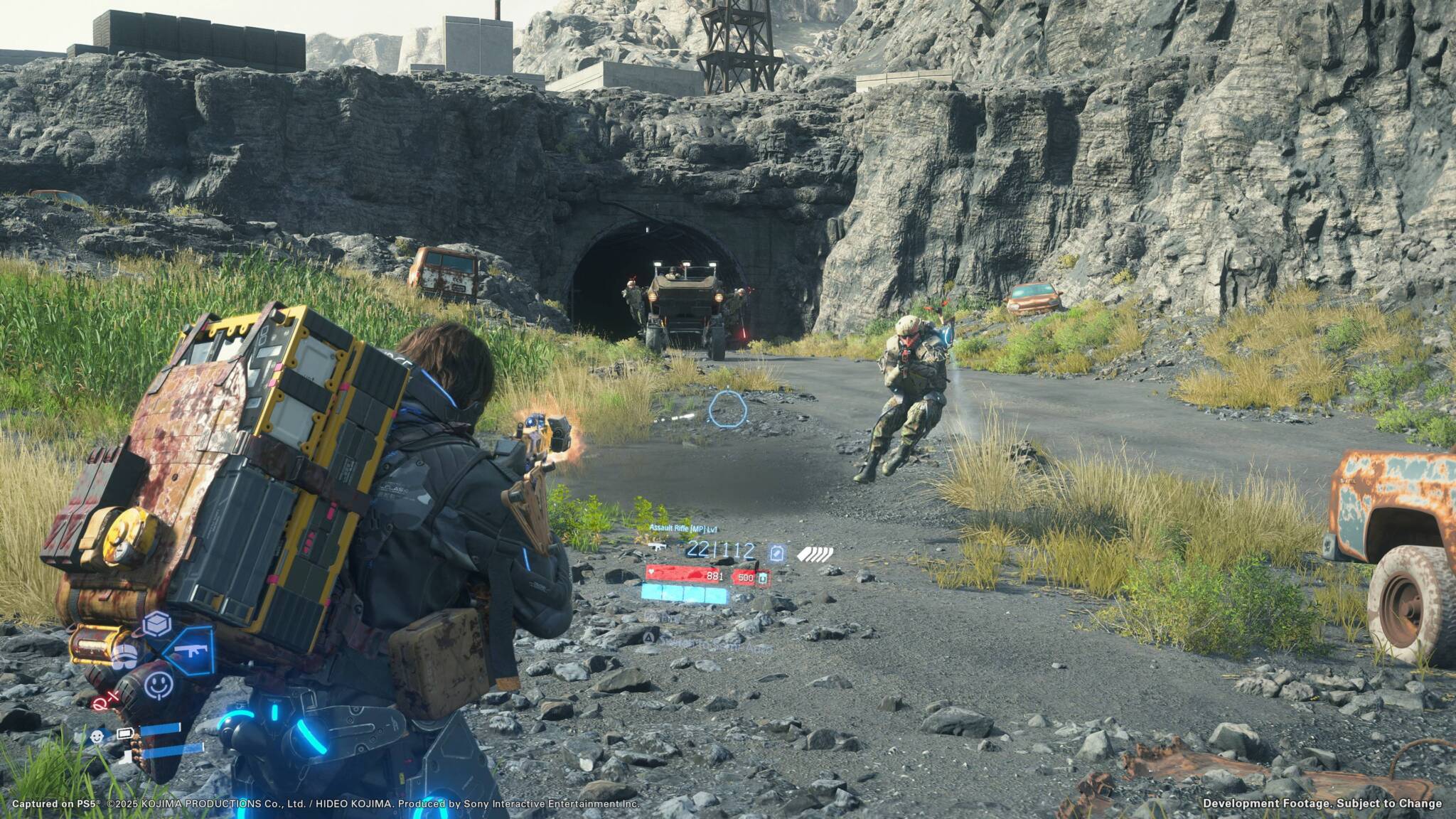Open the triangle button prompt panel
Image resolution: width=1456 pixels, height=819 pixels.
649,638
